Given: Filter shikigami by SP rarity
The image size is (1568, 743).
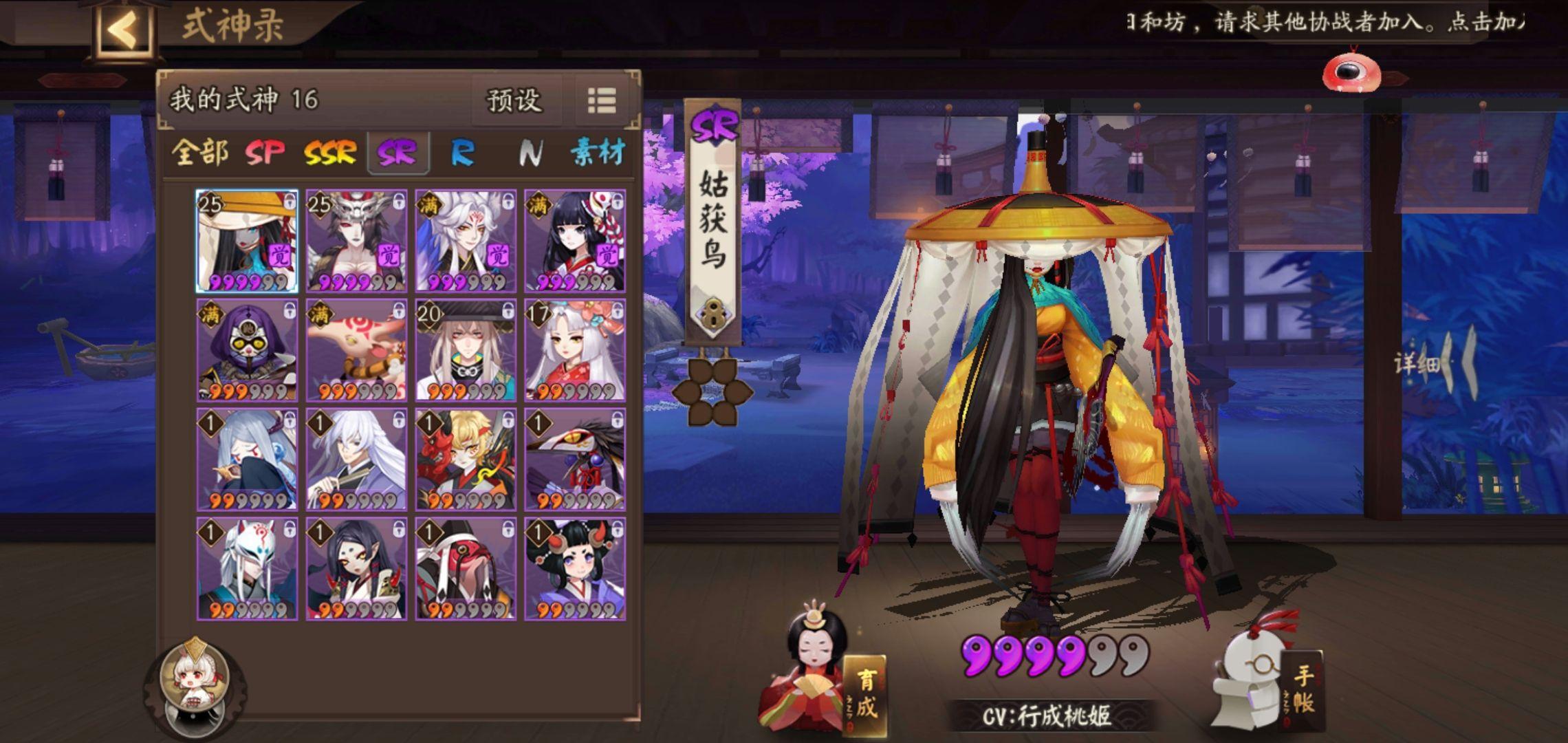Looking at the screenshot, I should [265, 152].
